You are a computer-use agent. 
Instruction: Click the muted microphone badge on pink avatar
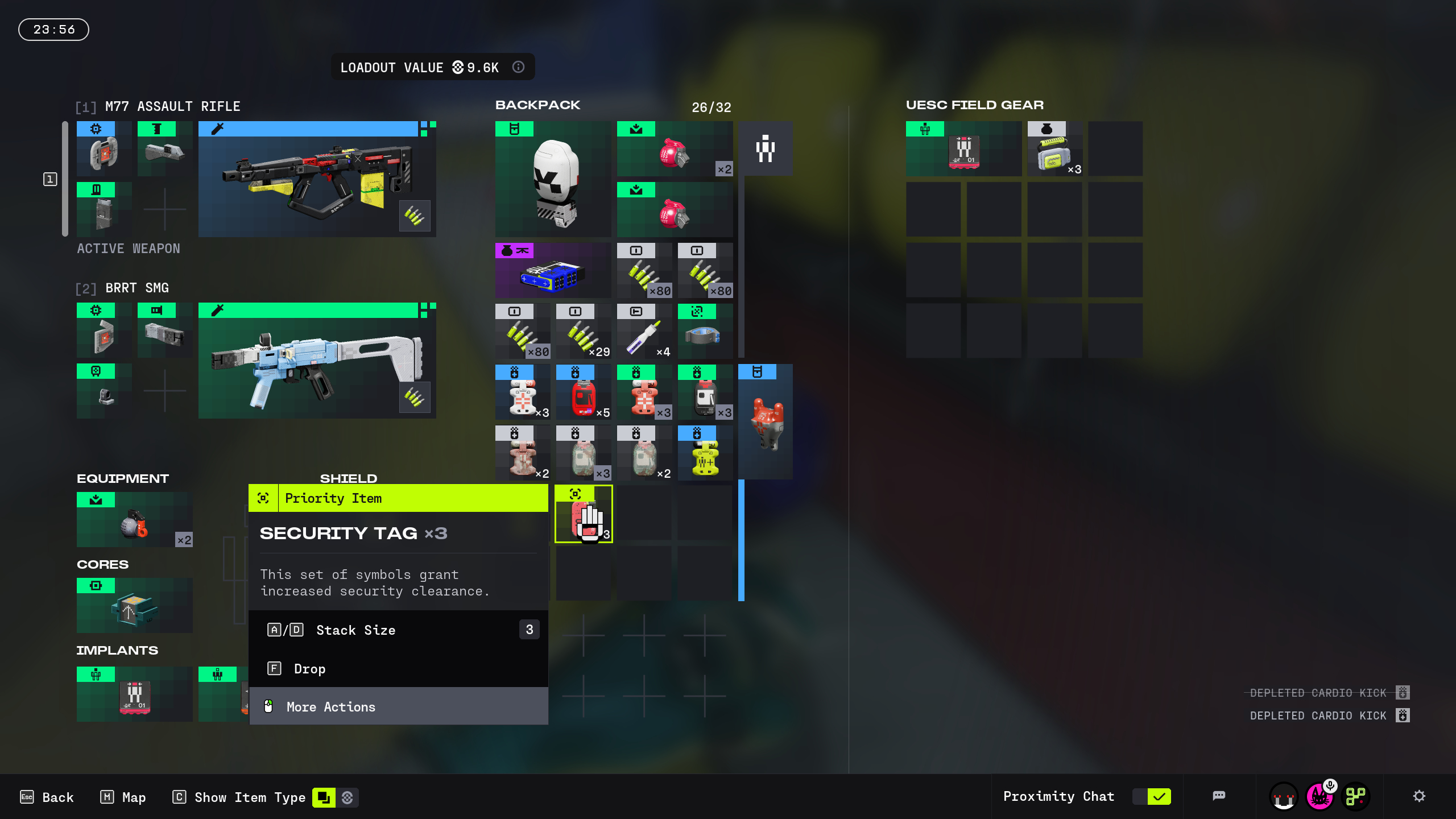point(1331,785)
